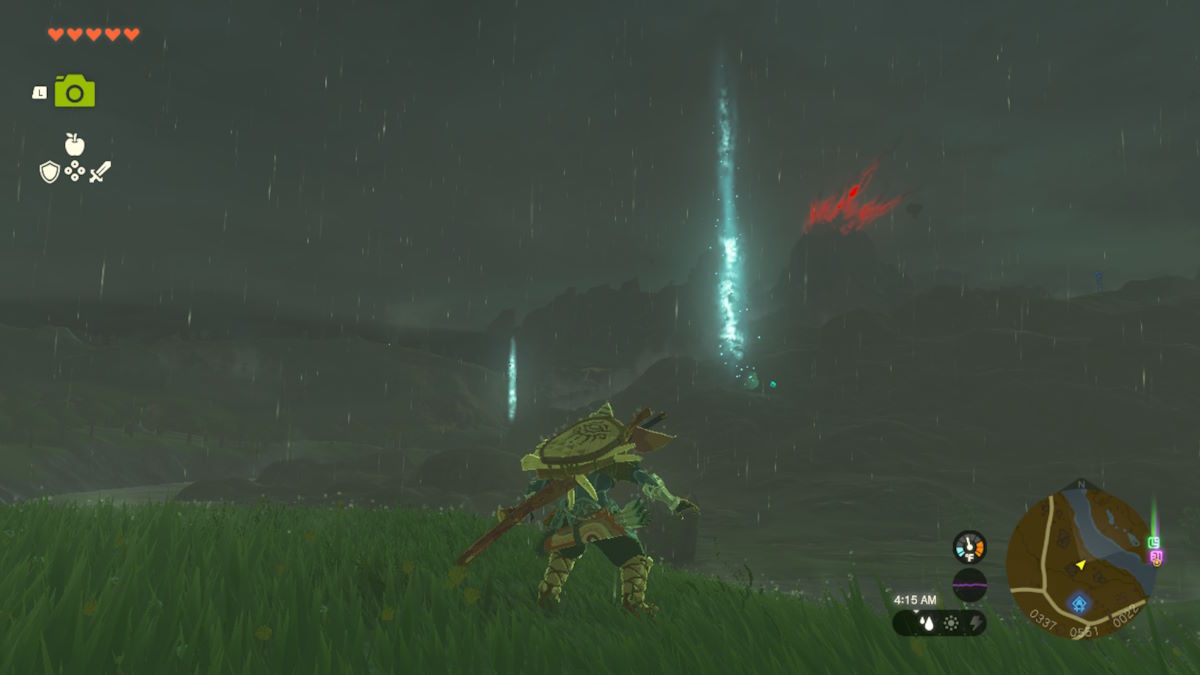
Task: Click the blue shrine marker on minimap
Action: pyautogui.click(x=1079, y=604)
